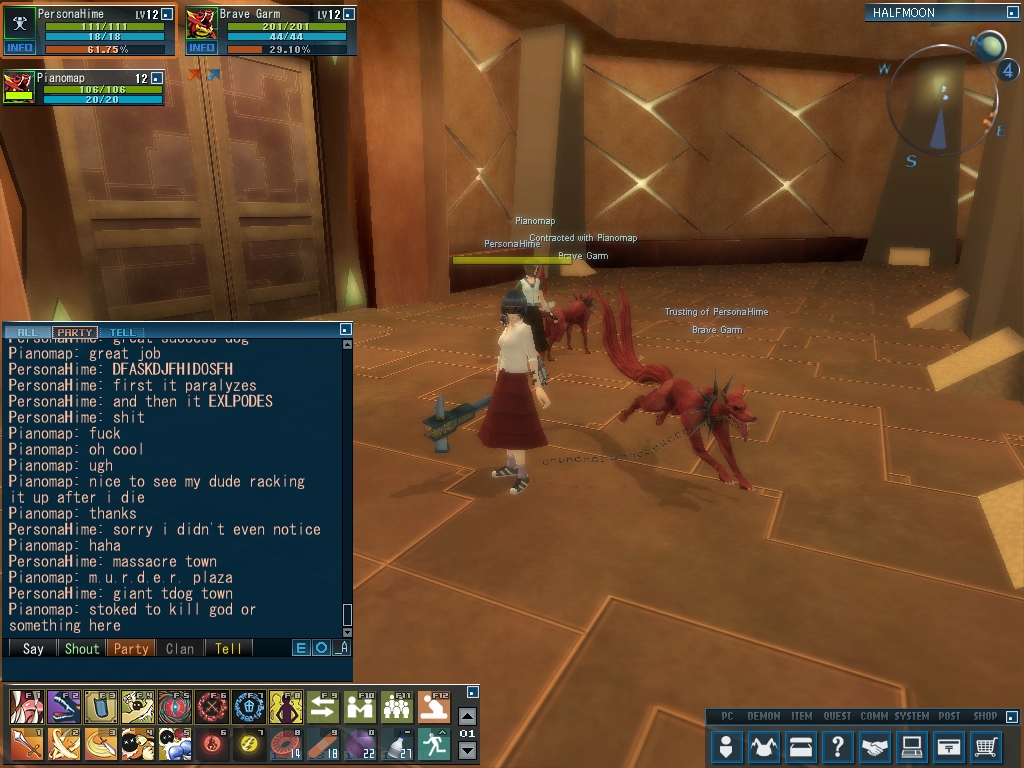Select the Say chat channel
The height and width of the screenshot is (768, 1024).
[33, 648]
